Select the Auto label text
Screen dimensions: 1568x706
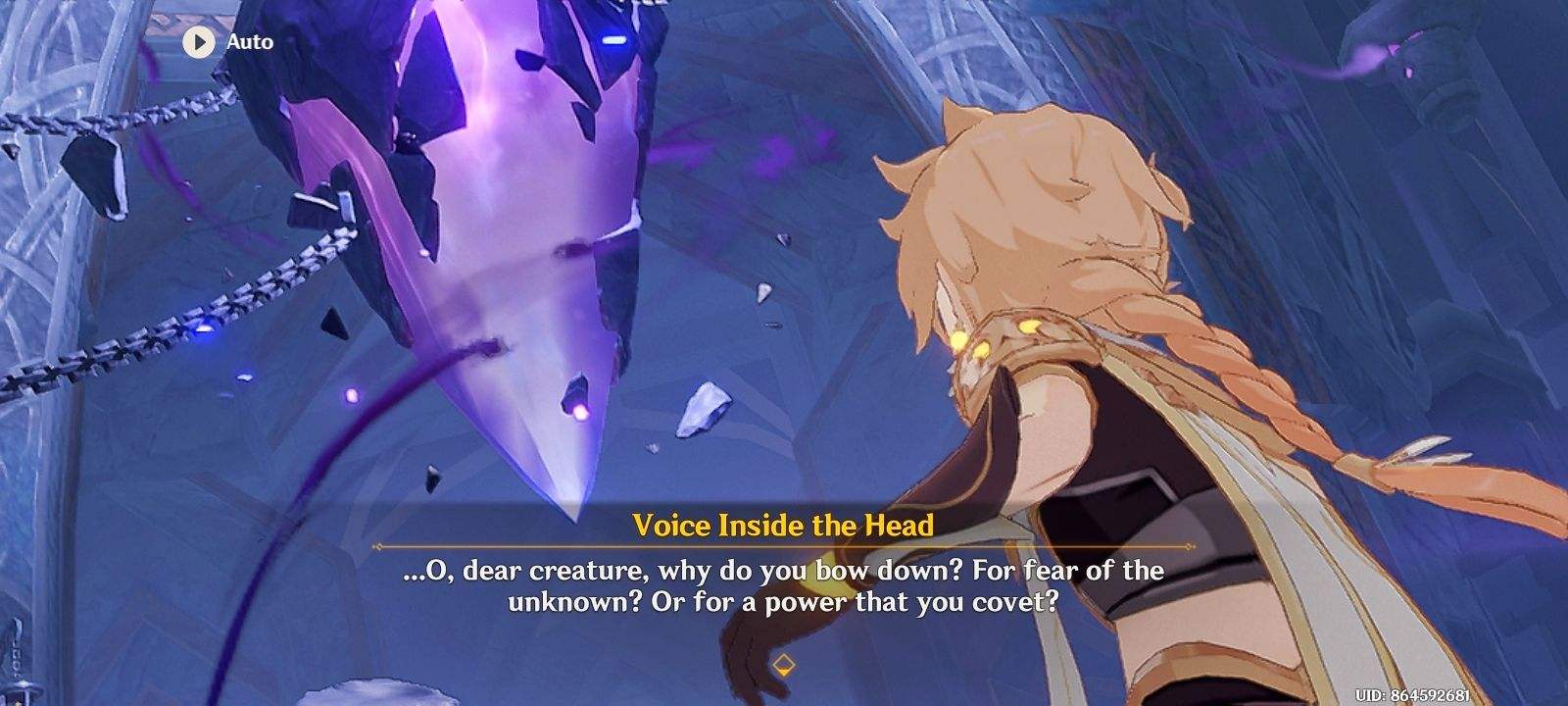click(x=248, y=41)
